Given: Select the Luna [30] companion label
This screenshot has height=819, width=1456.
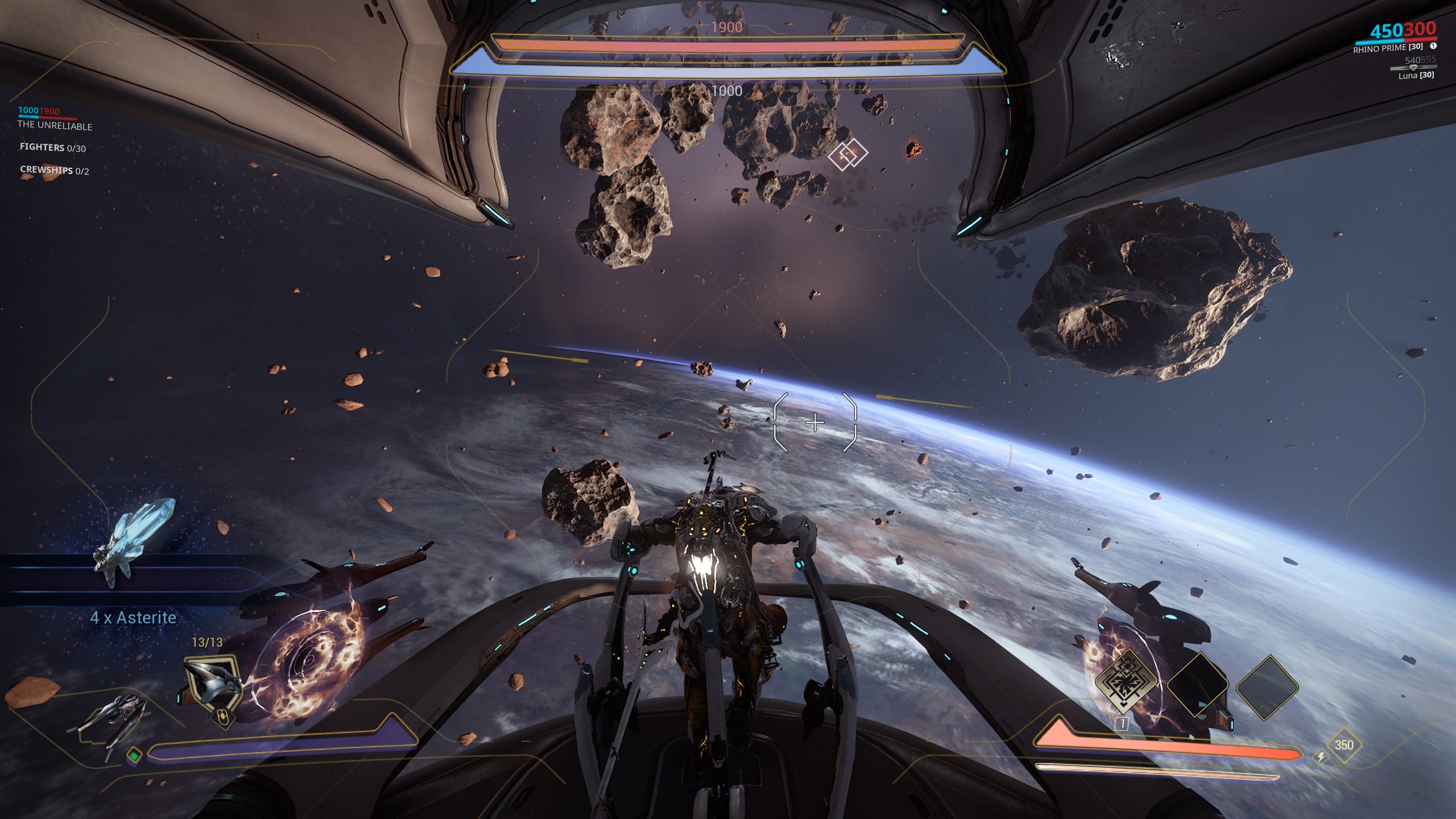Looking at the screenshot, I should pyautogui.click(x=1416, y=75).
